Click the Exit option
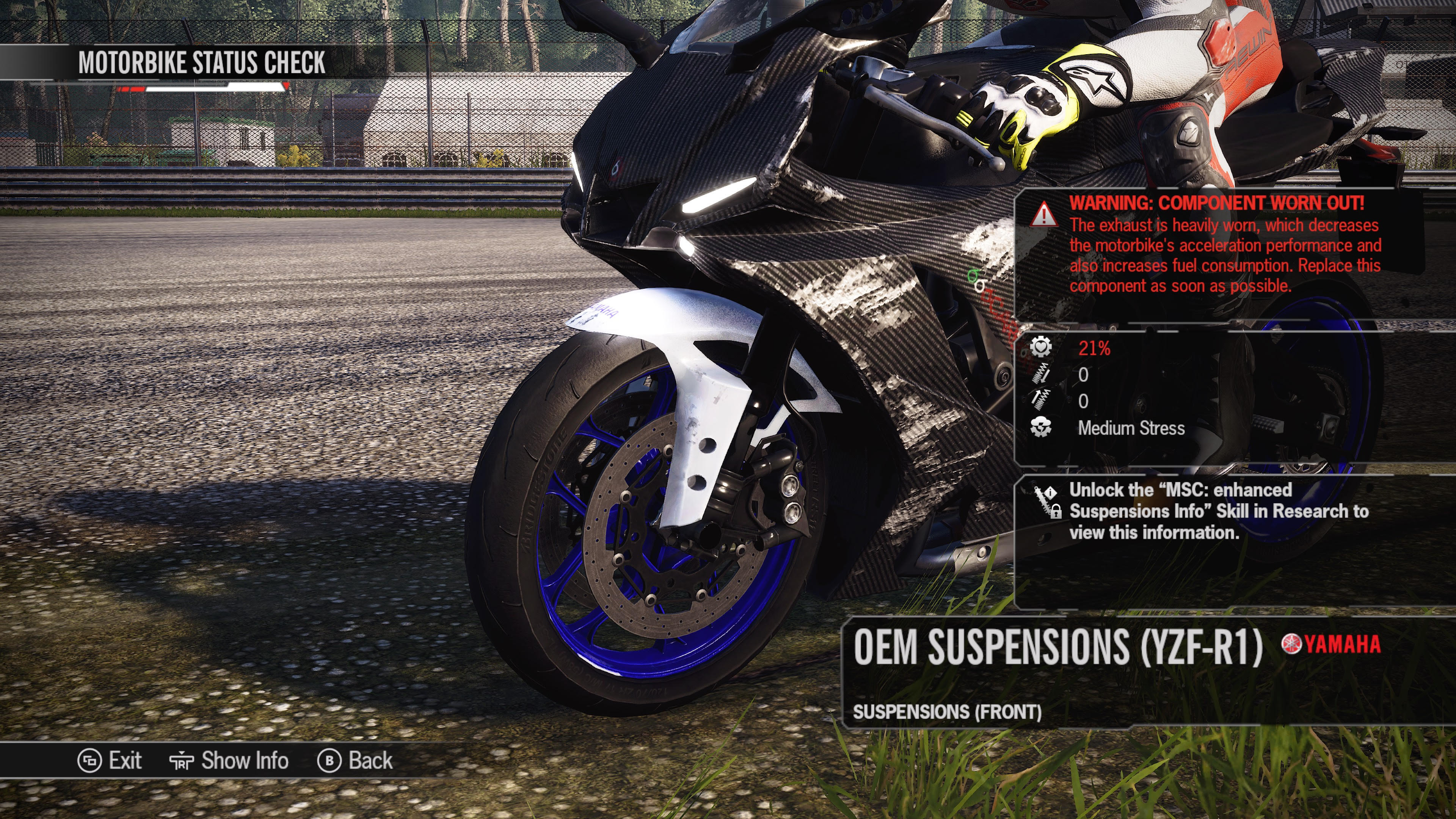The image size is (1456, 819). (x=111, y=761)
